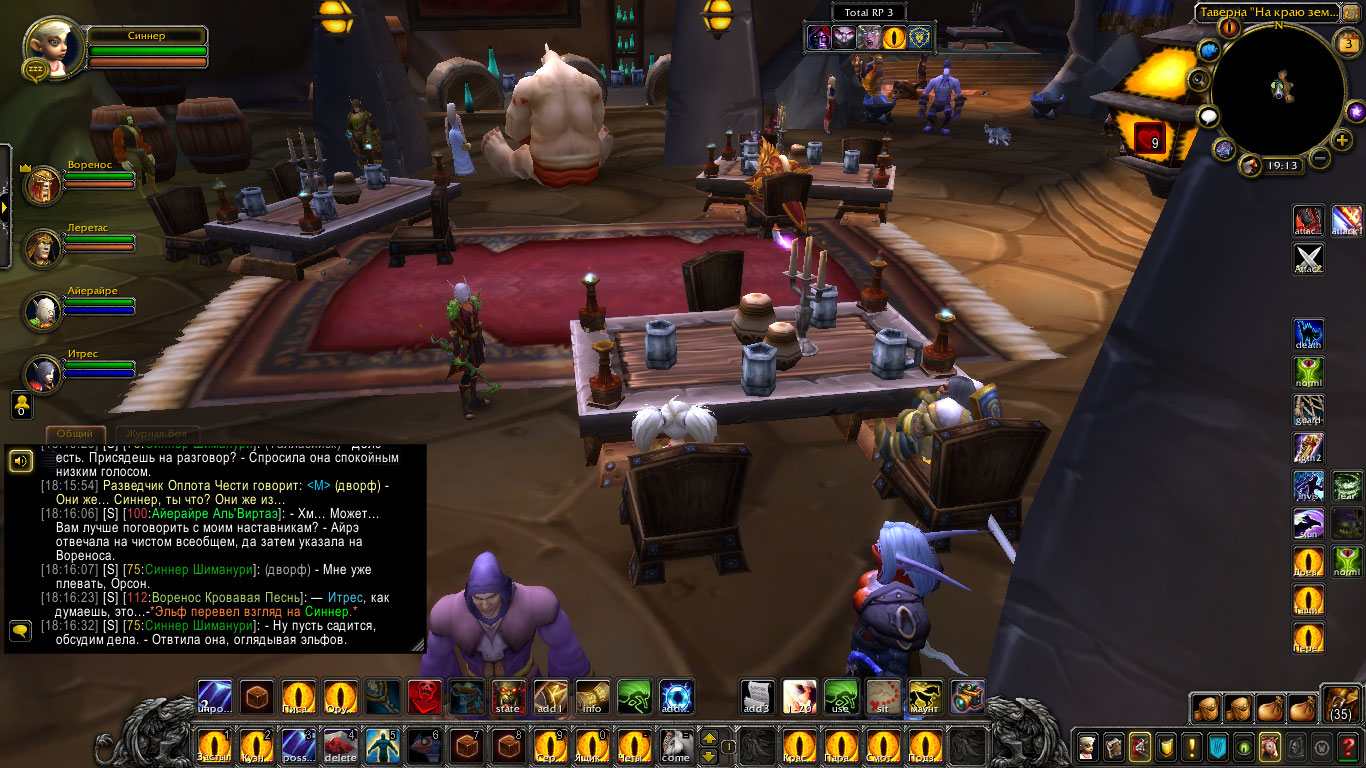
Task: Click the Айерайре party frame
Action: [x=42, y=311]
